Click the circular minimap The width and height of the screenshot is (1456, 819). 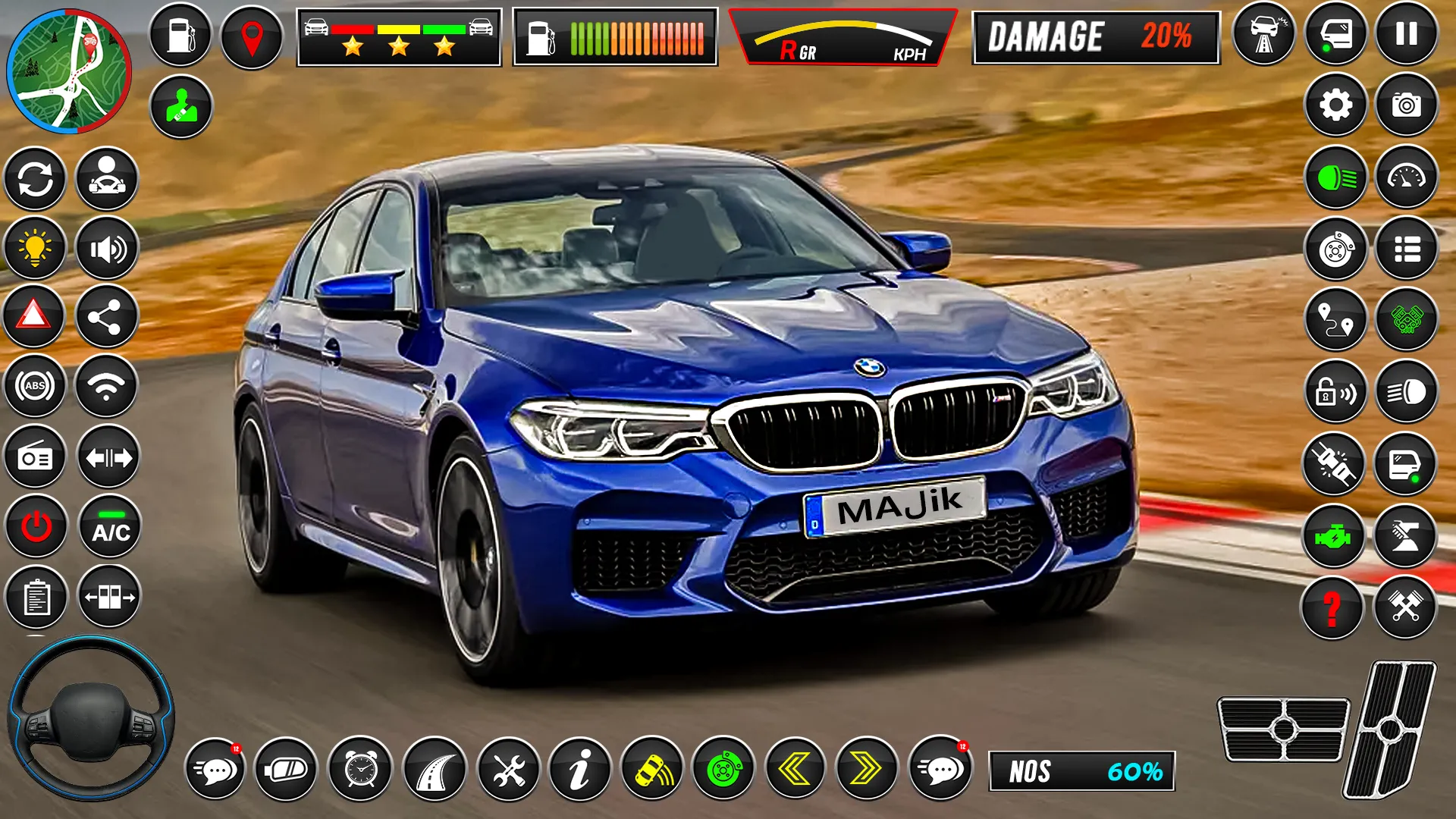point(68,71)
